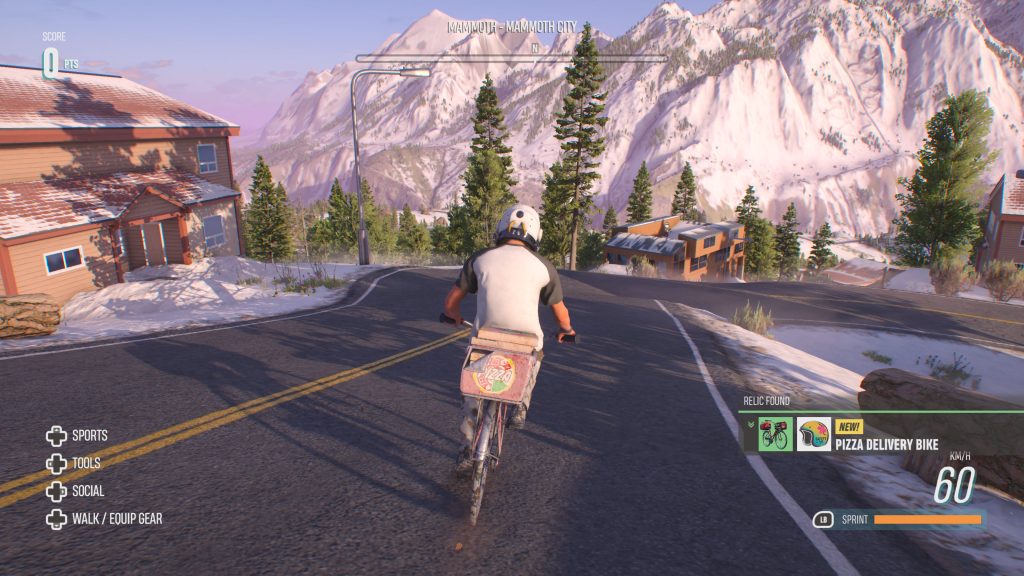Open the Pizza Delivery Bike relic notification
Image resolution: width=1024 pixels, height=576 pixels.
pyautogui.click(x=887, y=442)
